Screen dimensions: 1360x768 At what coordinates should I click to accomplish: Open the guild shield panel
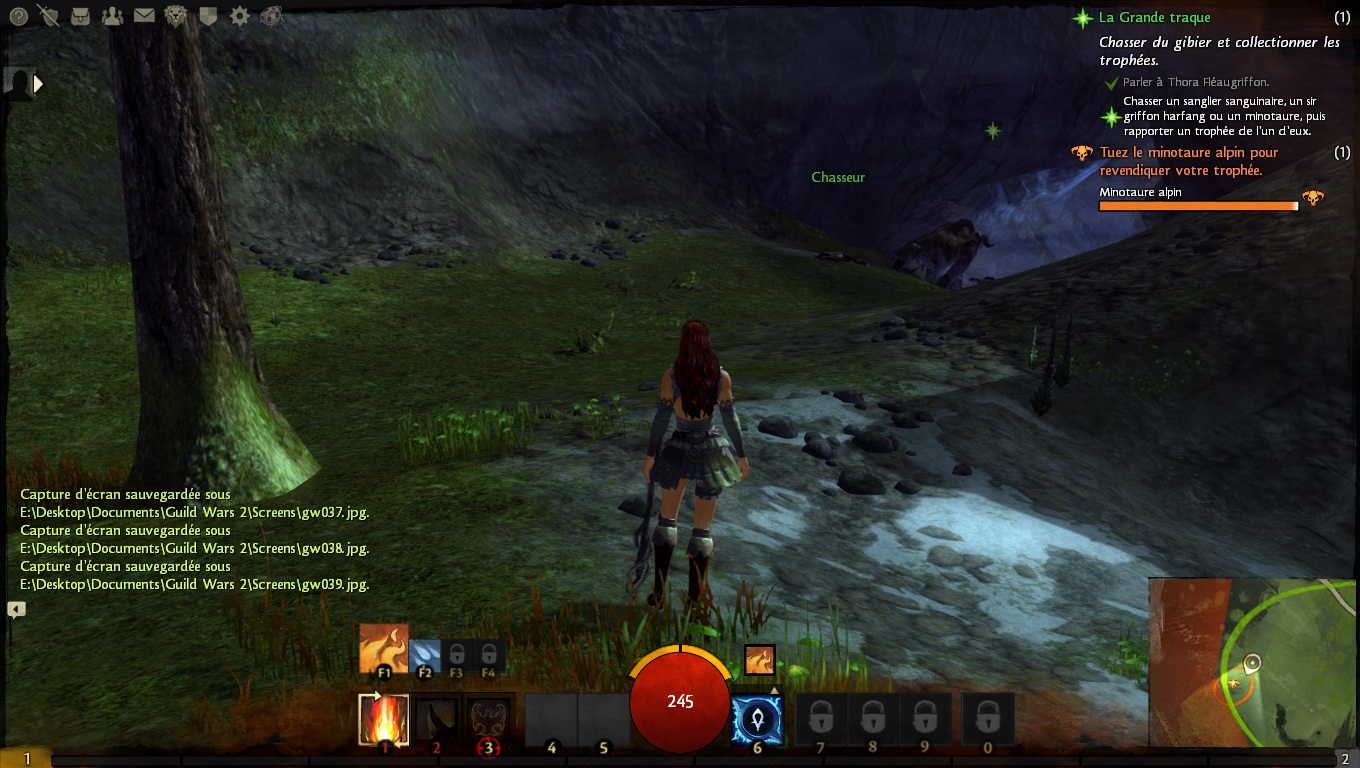pos(208,16)
